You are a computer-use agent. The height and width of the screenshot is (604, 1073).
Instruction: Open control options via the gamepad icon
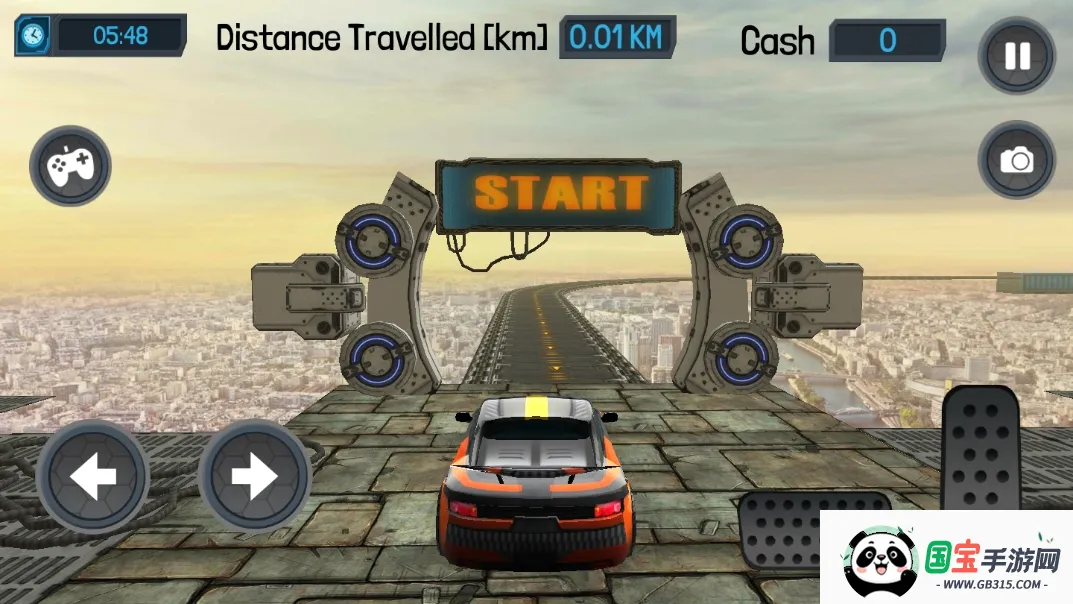[x=70, y=165]
